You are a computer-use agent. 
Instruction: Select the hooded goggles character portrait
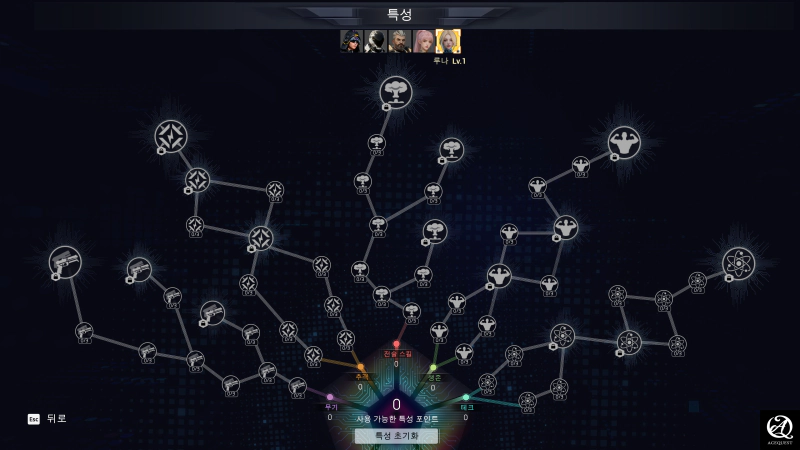(351, 41)
